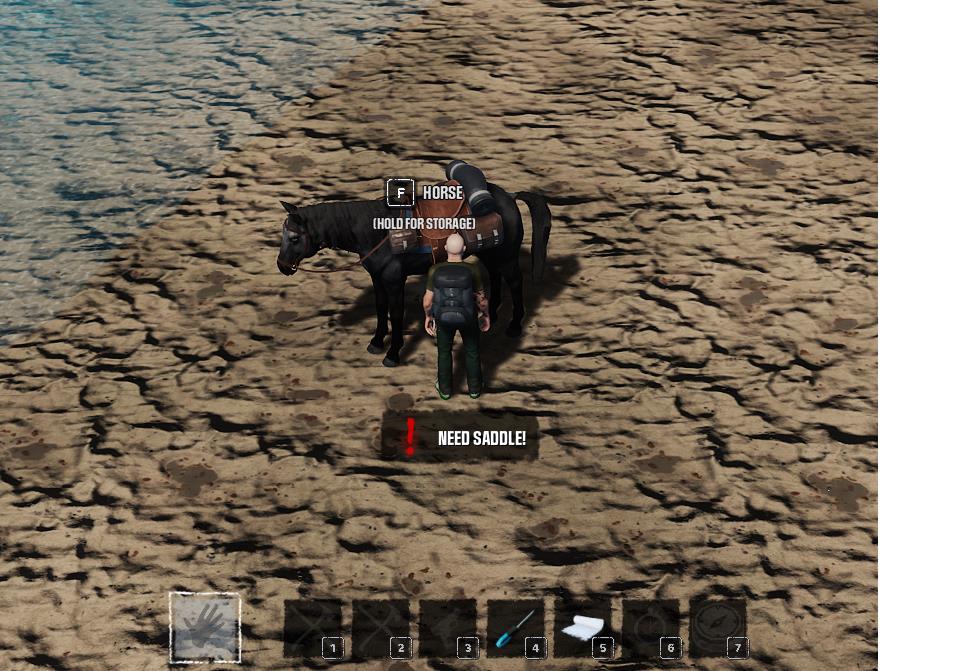
Task: Select the white cloth in slot 5
Action: (x=583, y=628)
